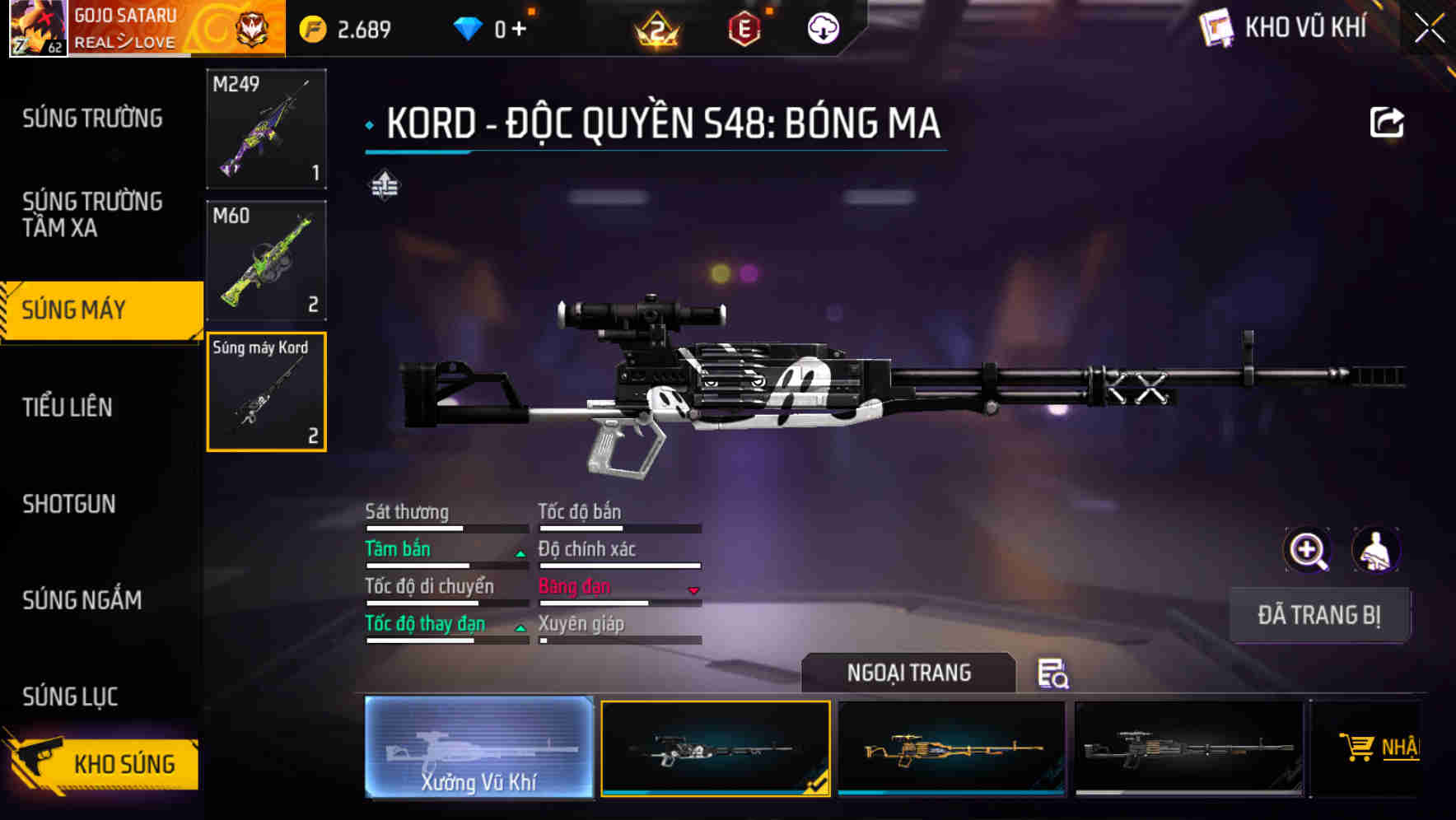Viewport: 1456px width, 820px height.
Task: Show the Súng Ngắm weapons
Action: (82, 600)
